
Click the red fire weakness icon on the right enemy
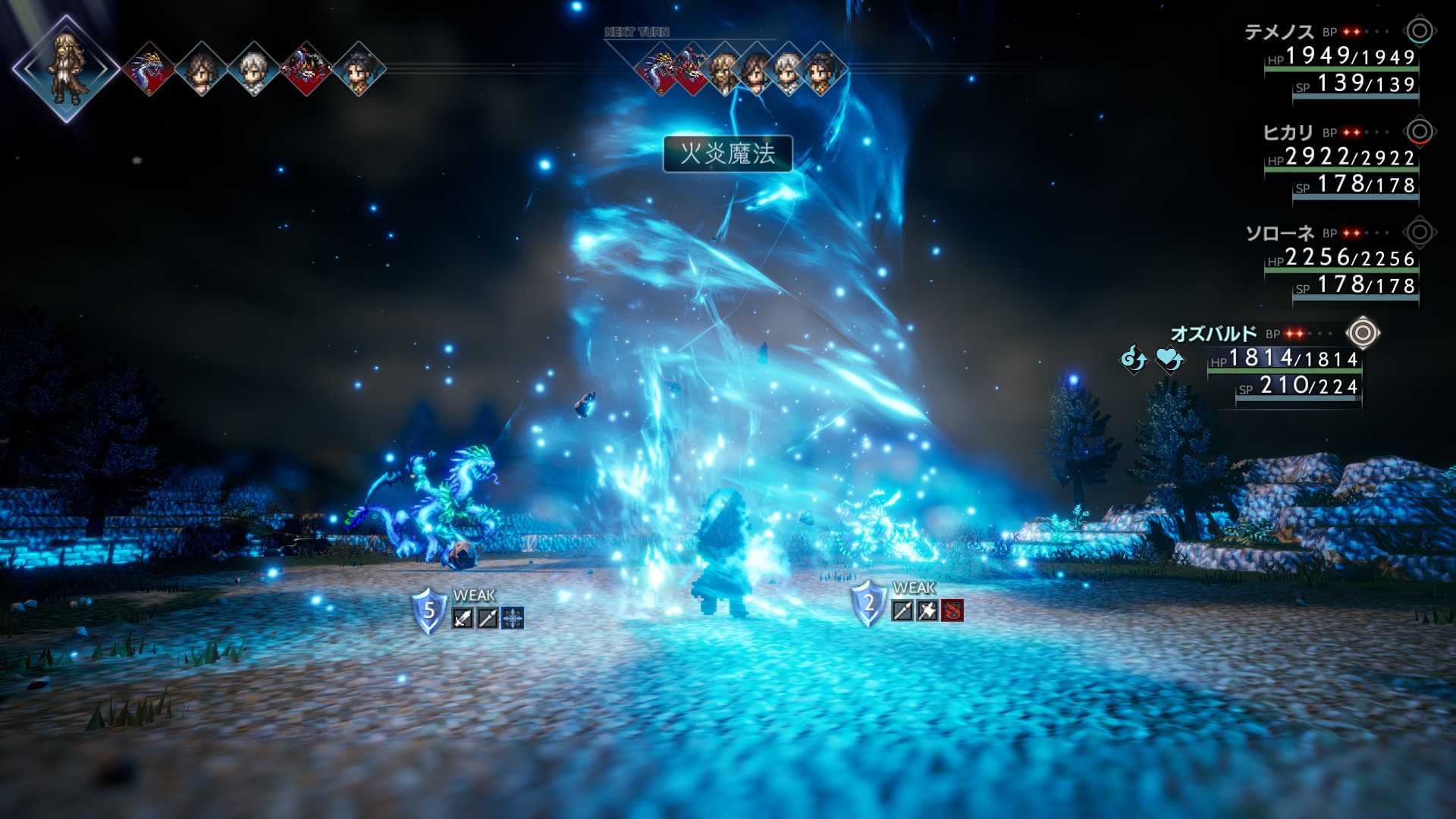pos(952,611)
